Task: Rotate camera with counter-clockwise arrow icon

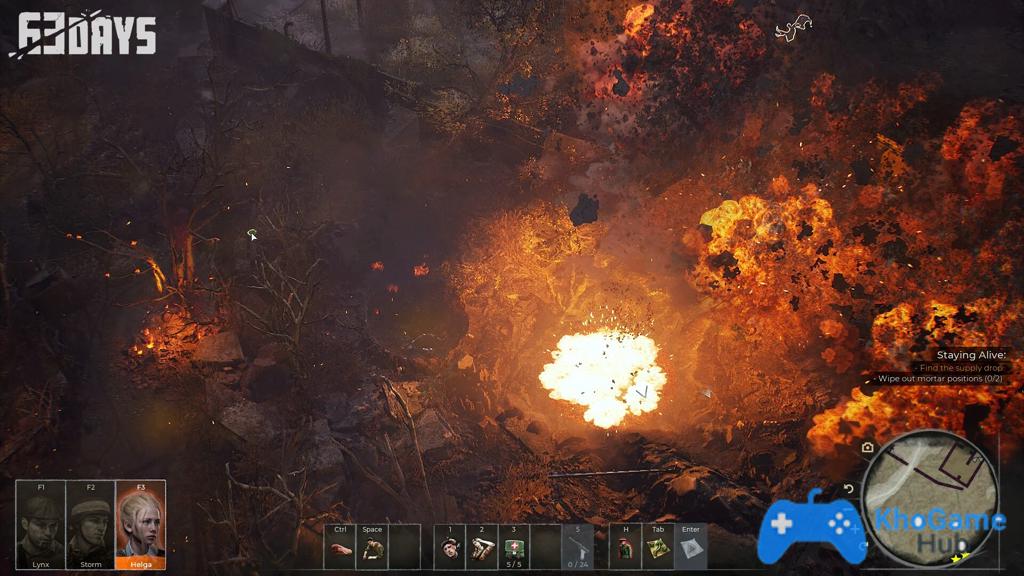Action: (x=849, y=489)
